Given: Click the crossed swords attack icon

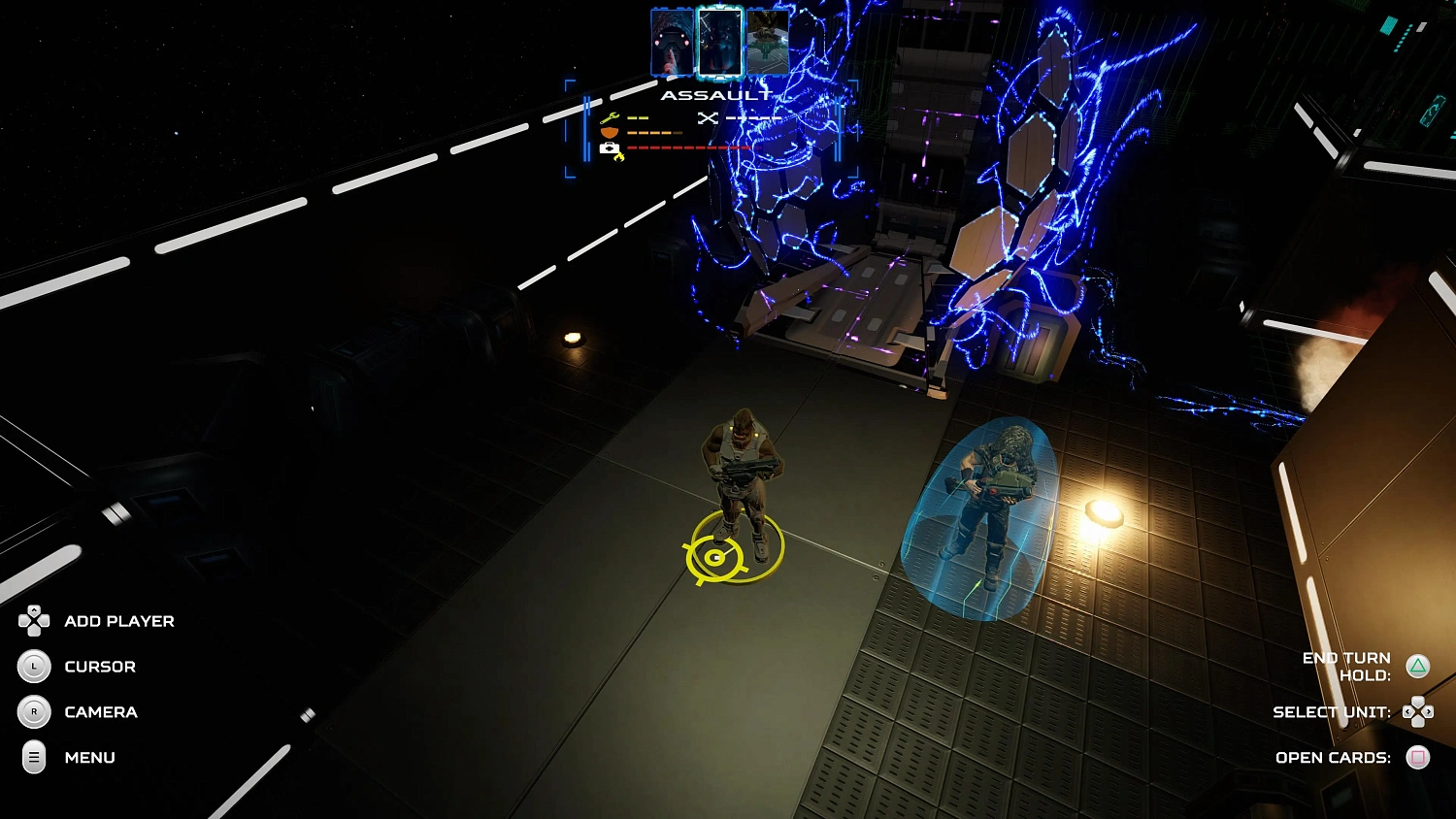Looking at the screenshot, I should pos(707,117).
